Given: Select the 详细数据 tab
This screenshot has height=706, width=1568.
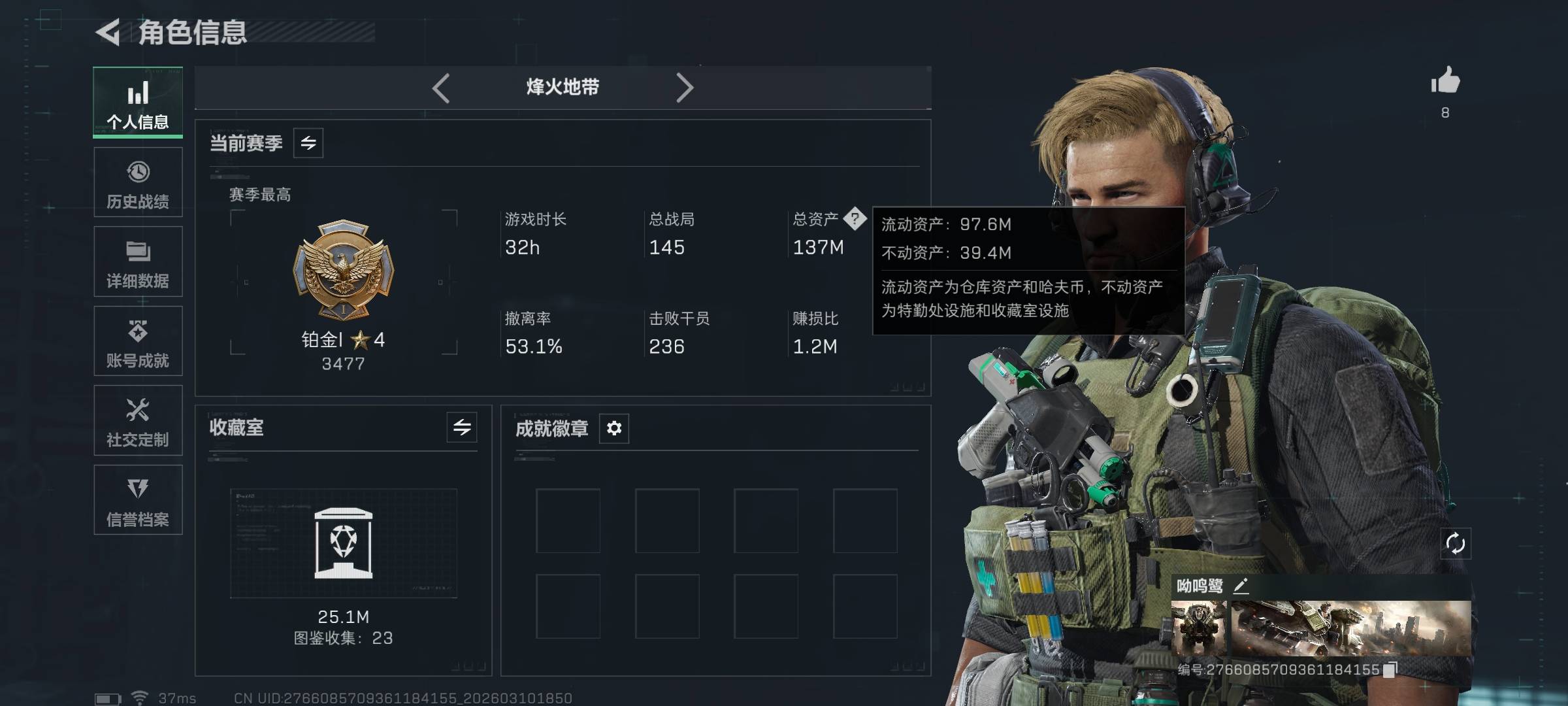Looking at the screenshot, I should tap(138, 262).
